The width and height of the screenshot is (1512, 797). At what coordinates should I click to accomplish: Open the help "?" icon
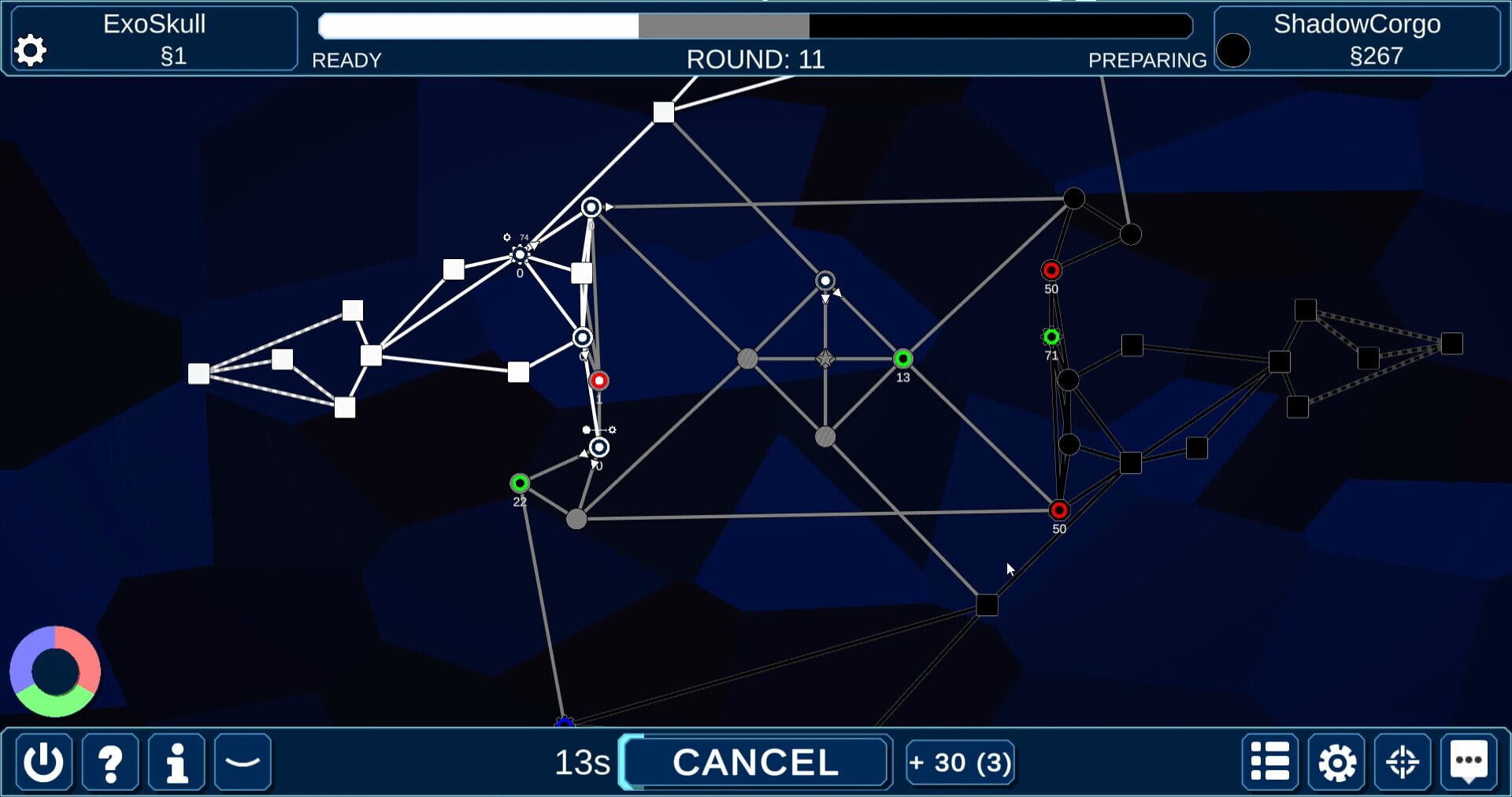click(x=110, y=762)
